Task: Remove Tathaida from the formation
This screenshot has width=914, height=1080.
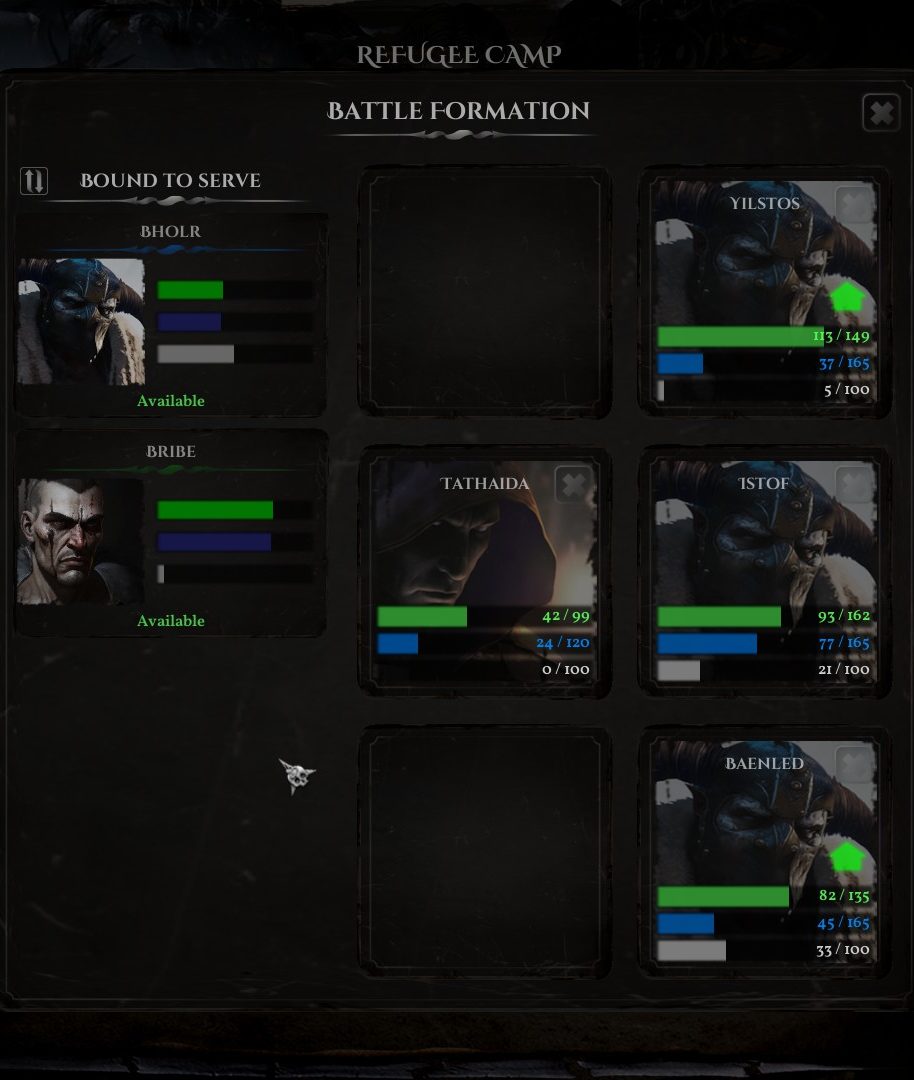Action: [573, 485]
